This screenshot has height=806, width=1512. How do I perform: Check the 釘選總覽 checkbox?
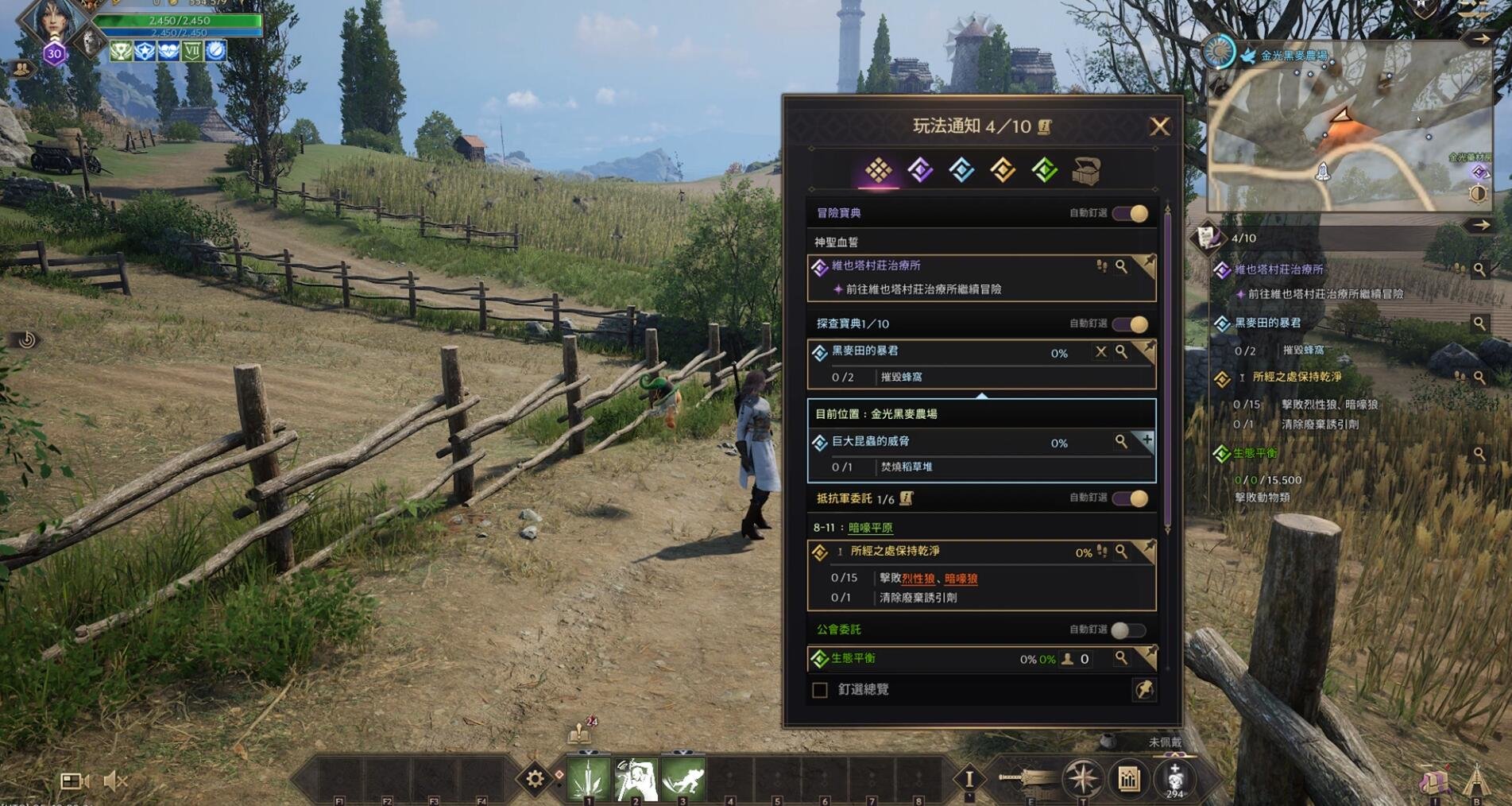coord(820,690)
